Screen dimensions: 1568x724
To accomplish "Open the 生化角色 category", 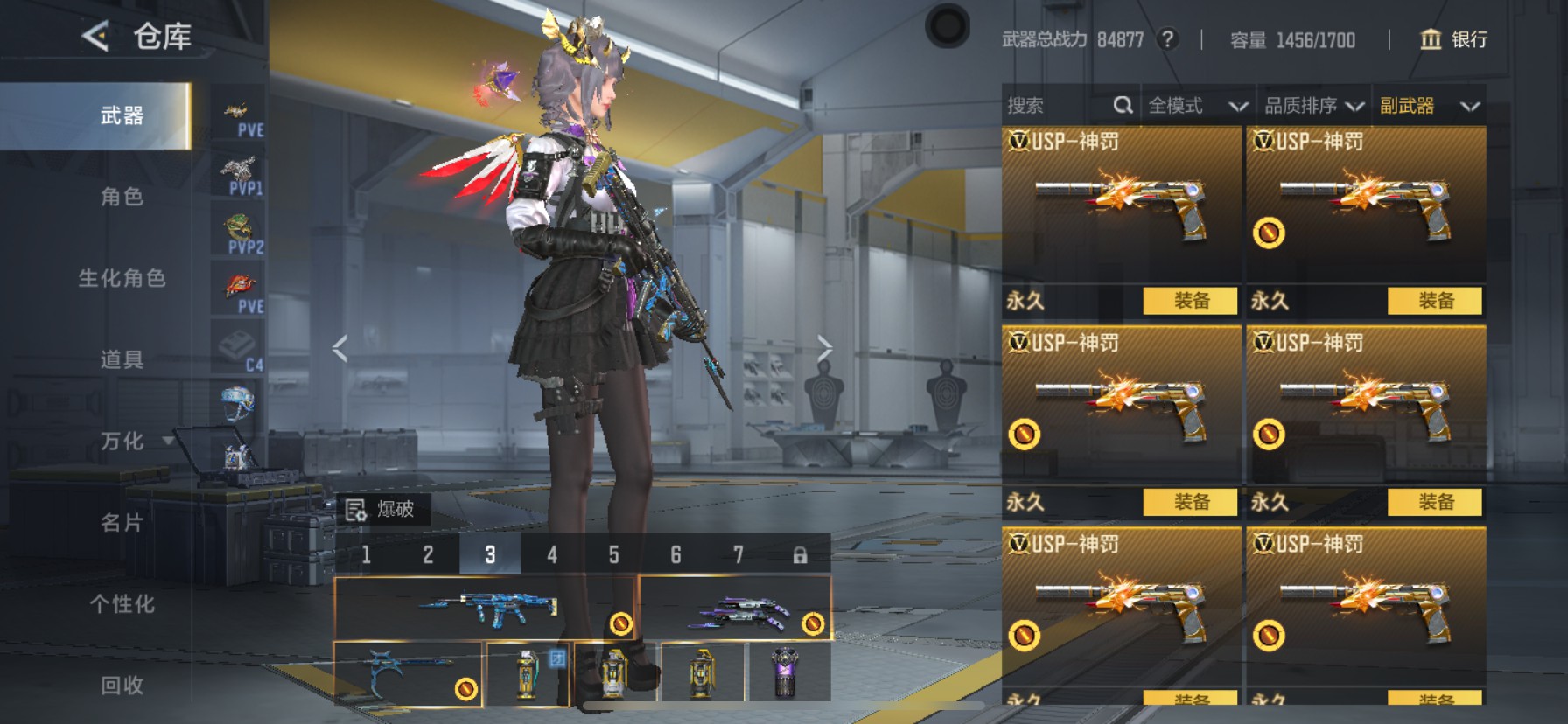I will point(122,278).
